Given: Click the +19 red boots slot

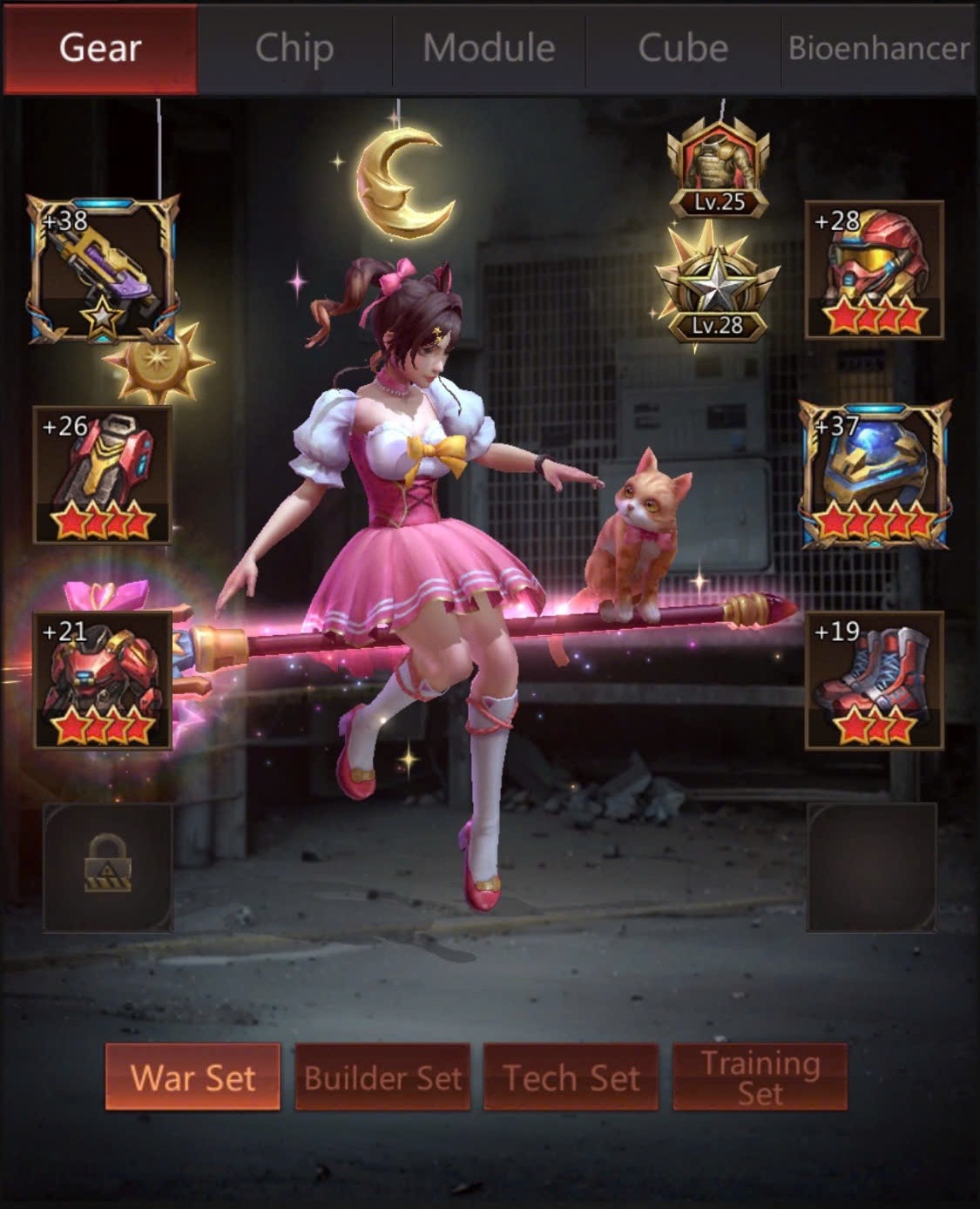Looking at the screenshot, I should coord(874,680).
